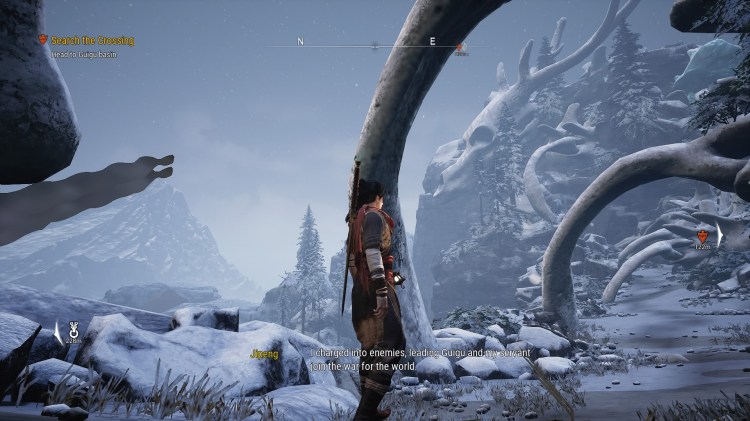750x421 pixels.
Task: Select the white waypoint marker showing 228m
Action: click(72, 328)
